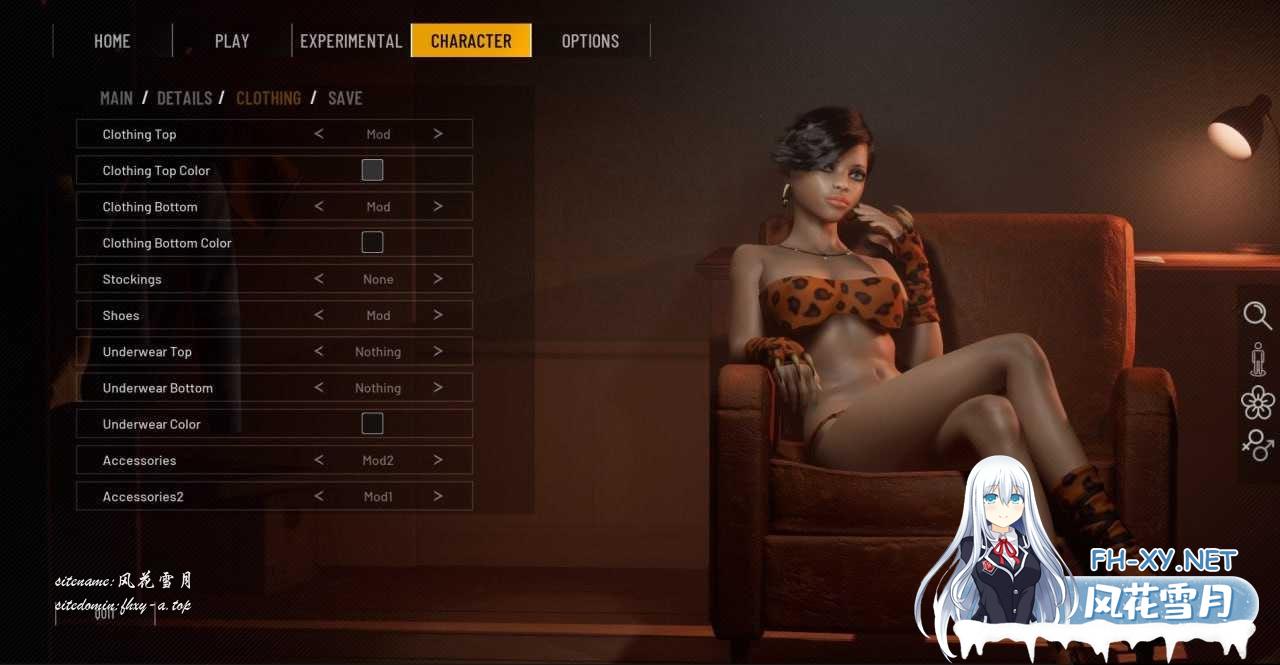This screenshot has width=1280, height=665.
Task: Switch to the Main character section
Action: (x=116, y=98)
